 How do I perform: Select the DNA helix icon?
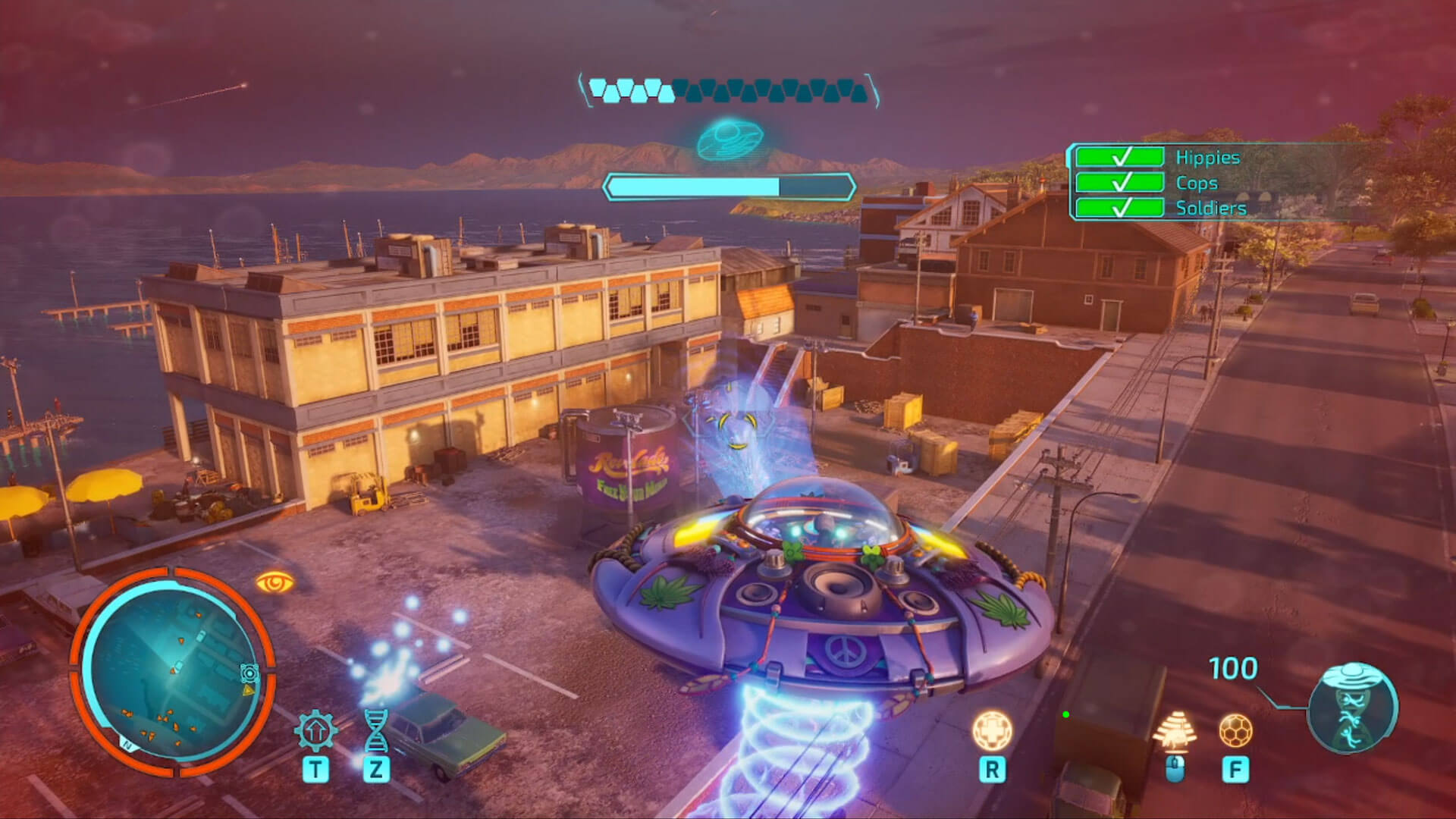[375, 730]
